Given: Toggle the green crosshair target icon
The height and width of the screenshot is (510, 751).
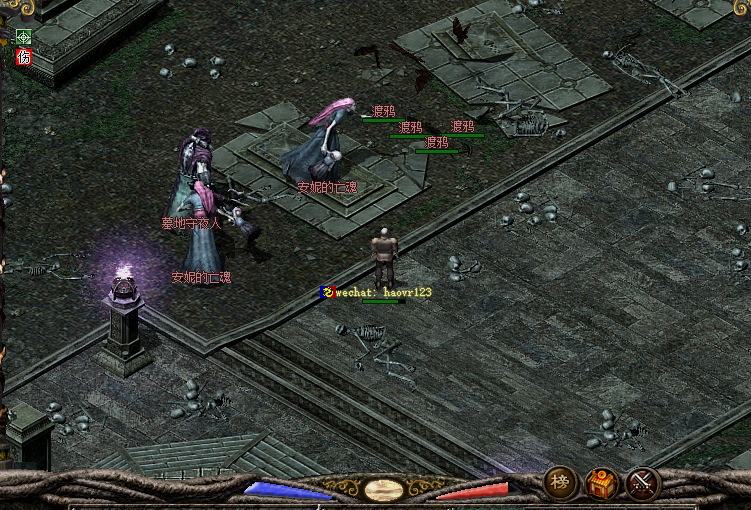Looking at the screenshot, I should 24,38.
